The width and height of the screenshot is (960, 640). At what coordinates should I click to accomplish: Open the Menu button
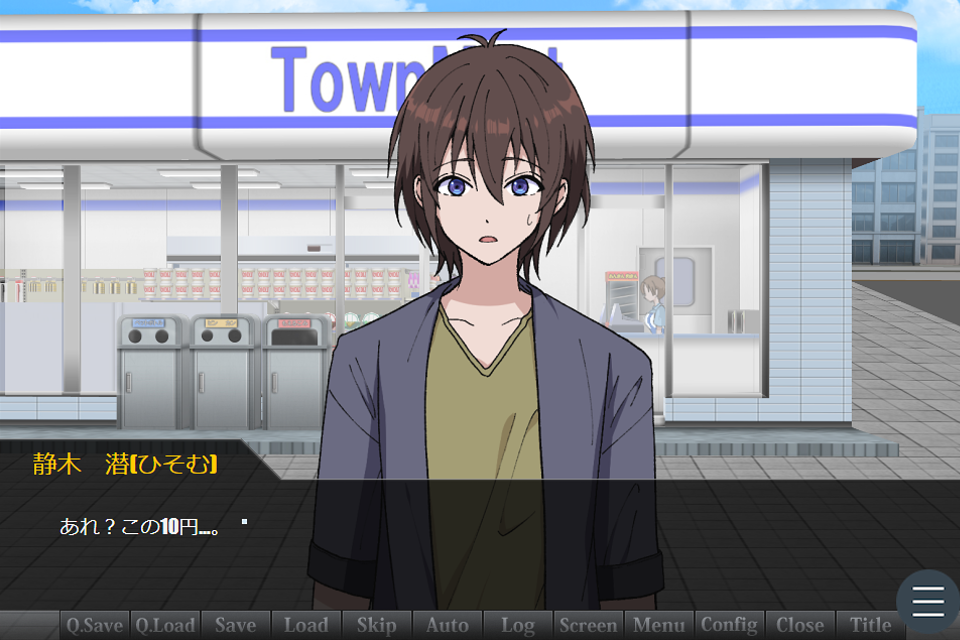pos(659,625)
